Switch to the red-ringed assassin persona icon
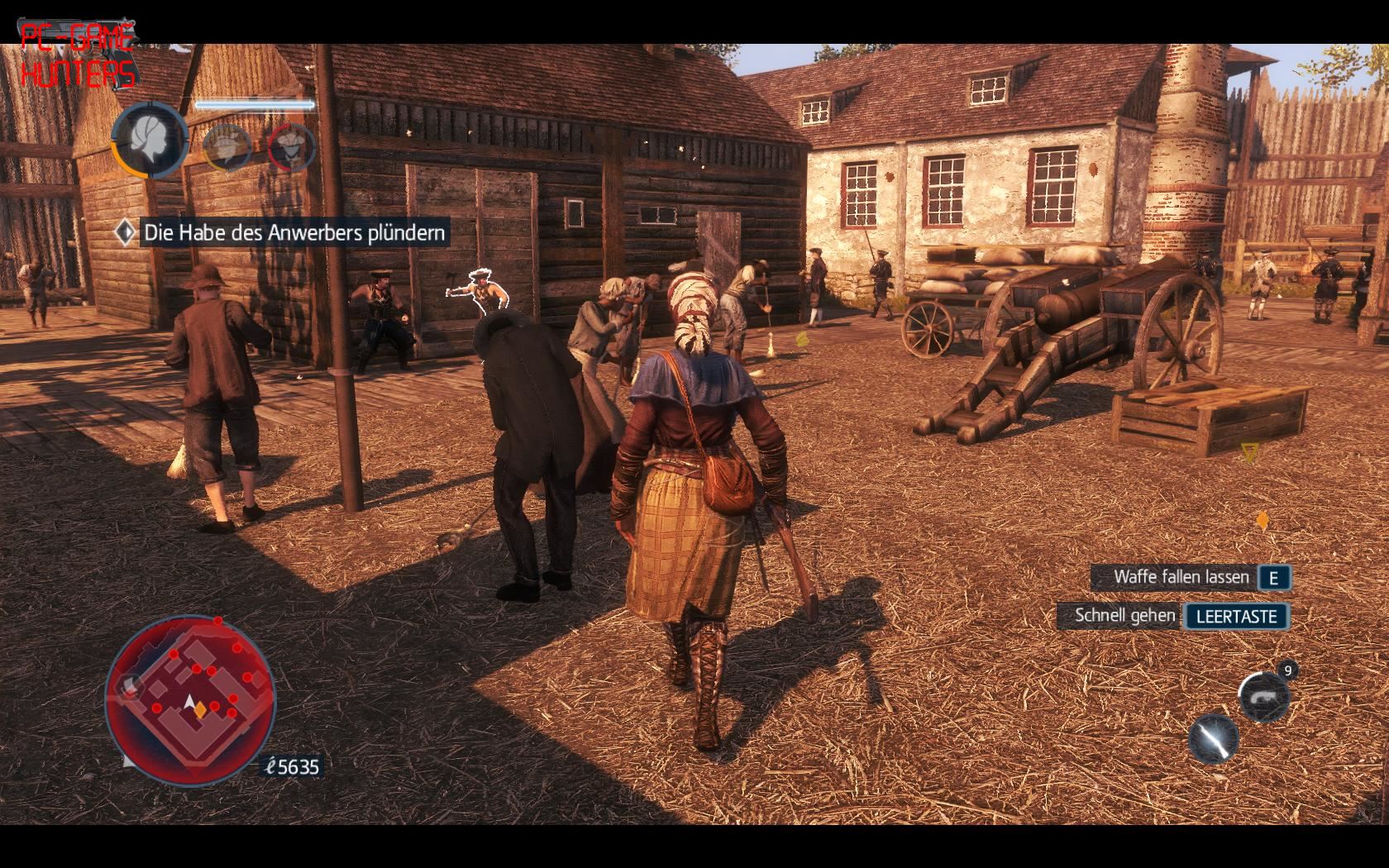1389x868 pixels. click(291, 147)
